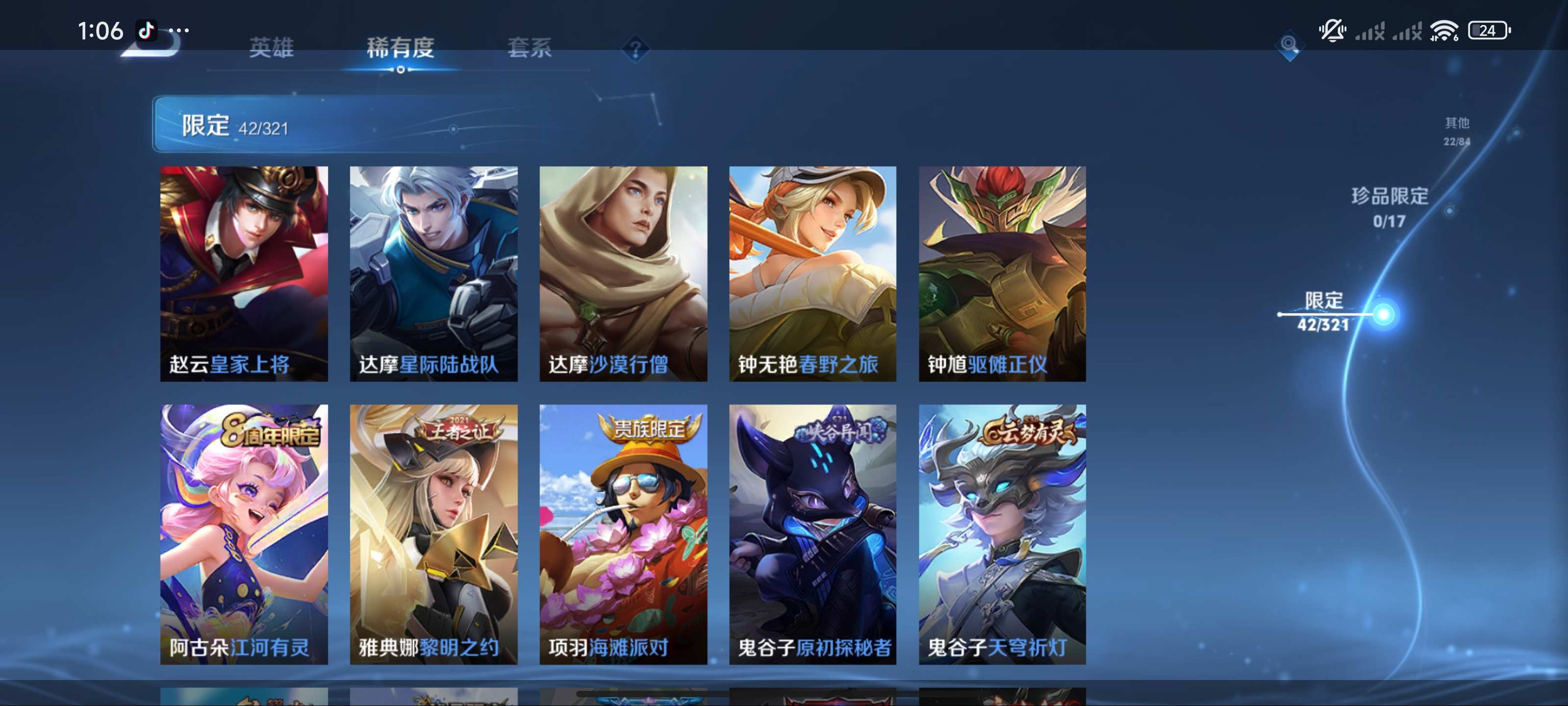Click the question mark help icon
This screenshot has height=706, width=1568.
point(635,49)
